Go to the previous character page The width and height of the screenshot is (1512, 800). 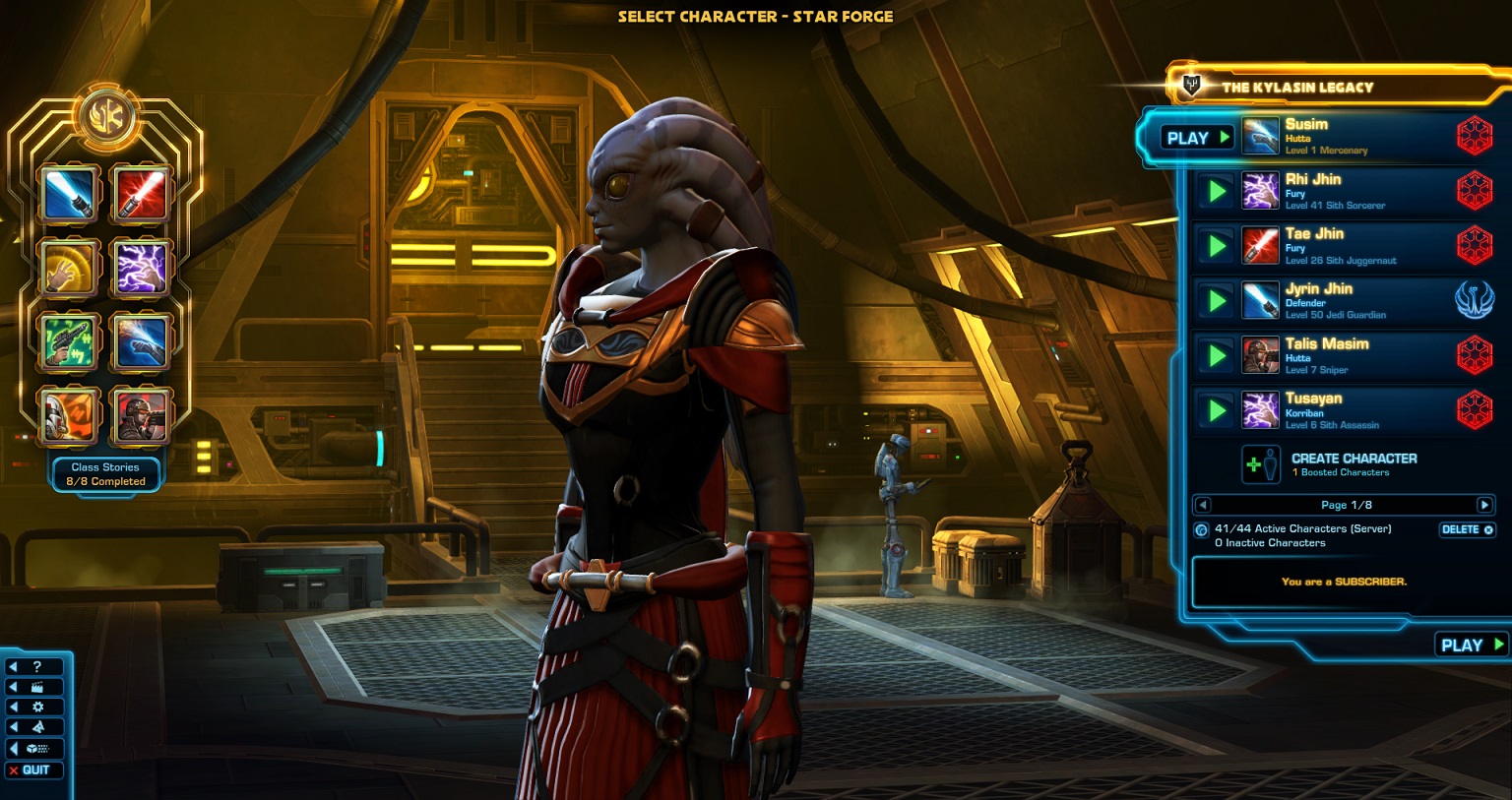1202,505
